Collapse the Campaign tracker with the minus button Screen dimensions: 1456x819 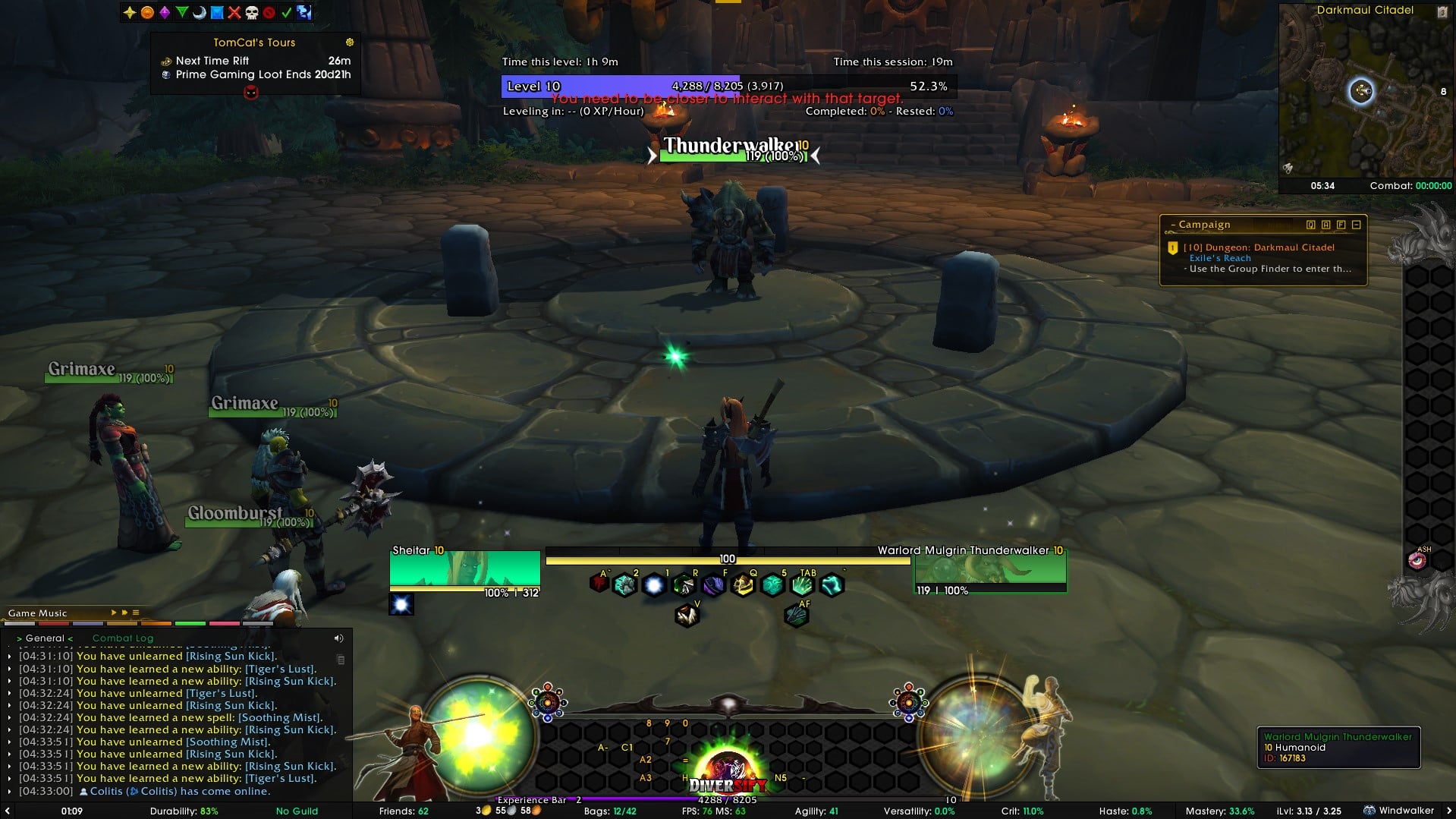[x=1357, y=225]
